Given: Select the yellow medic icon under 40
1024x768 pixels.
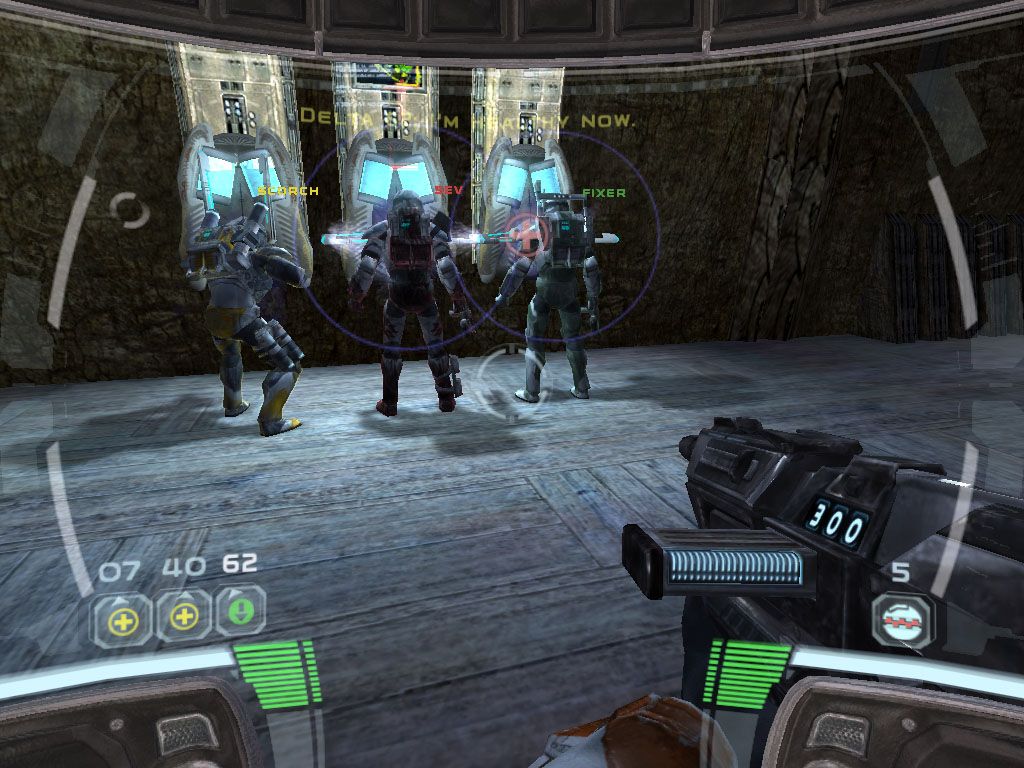Looking at the screenshot, I should click(183, 616).
